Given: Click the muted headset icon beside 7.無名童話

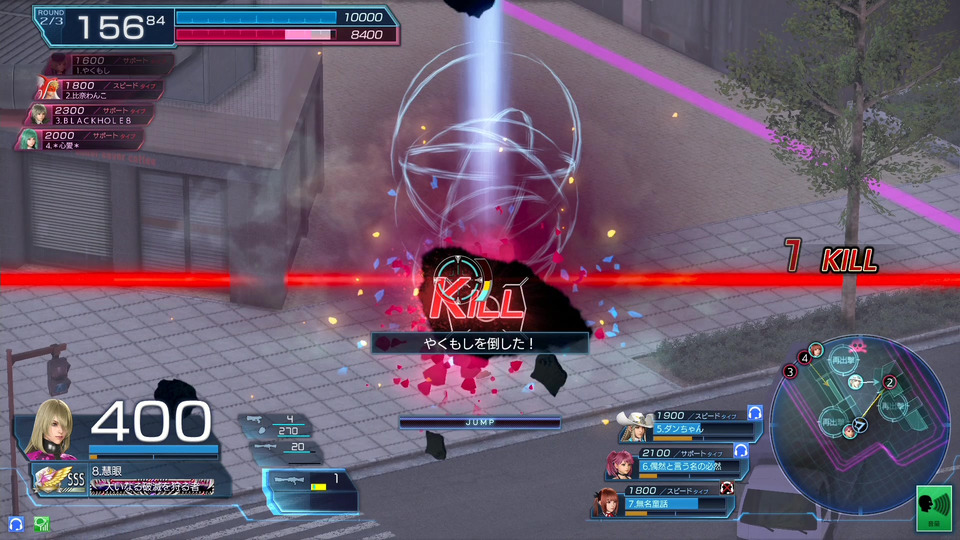Looking at the screenshot, I should 727,487.
